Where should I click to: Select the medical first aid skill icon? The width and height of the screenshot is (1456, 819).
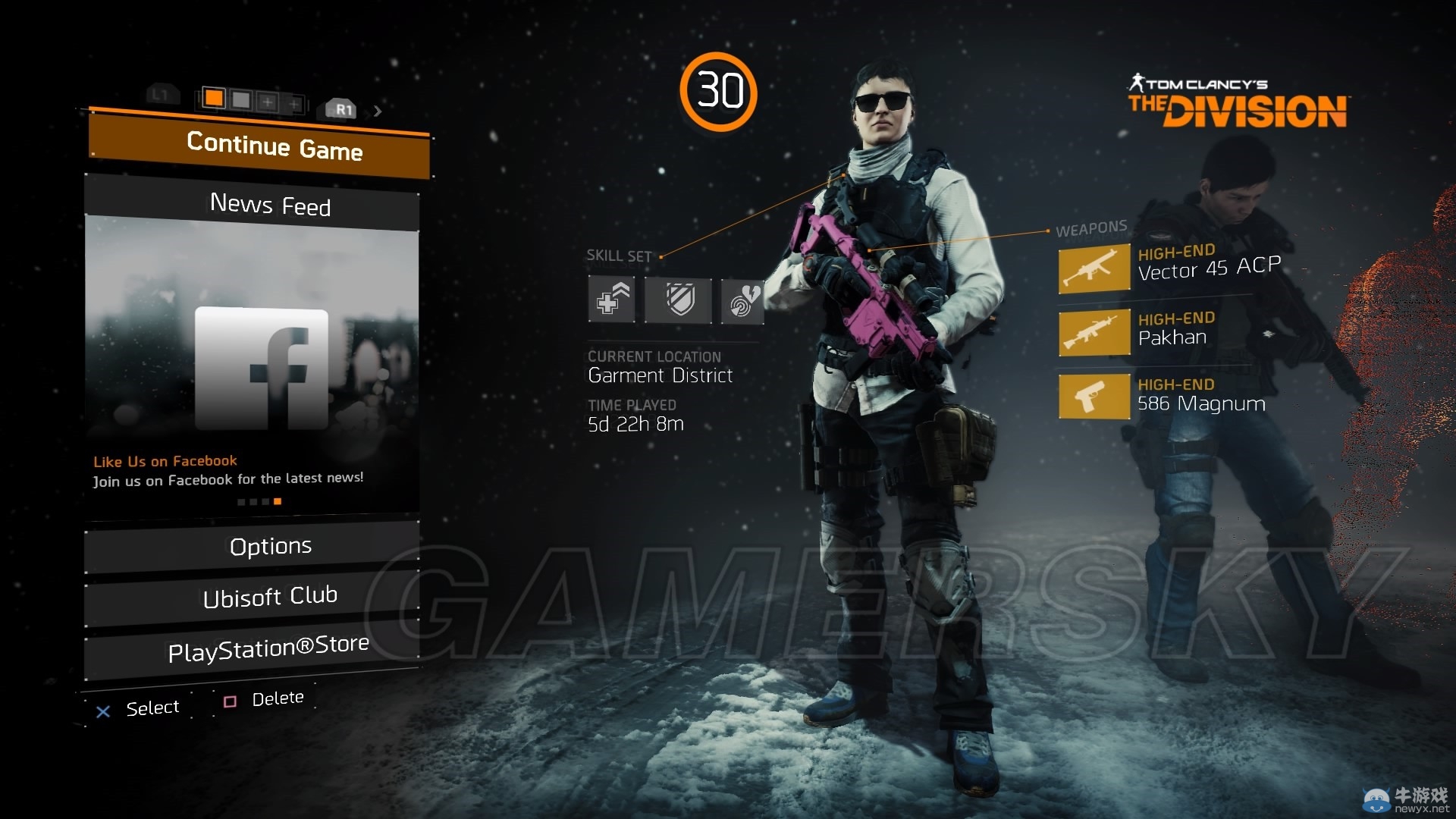click(x=612, y=300)
